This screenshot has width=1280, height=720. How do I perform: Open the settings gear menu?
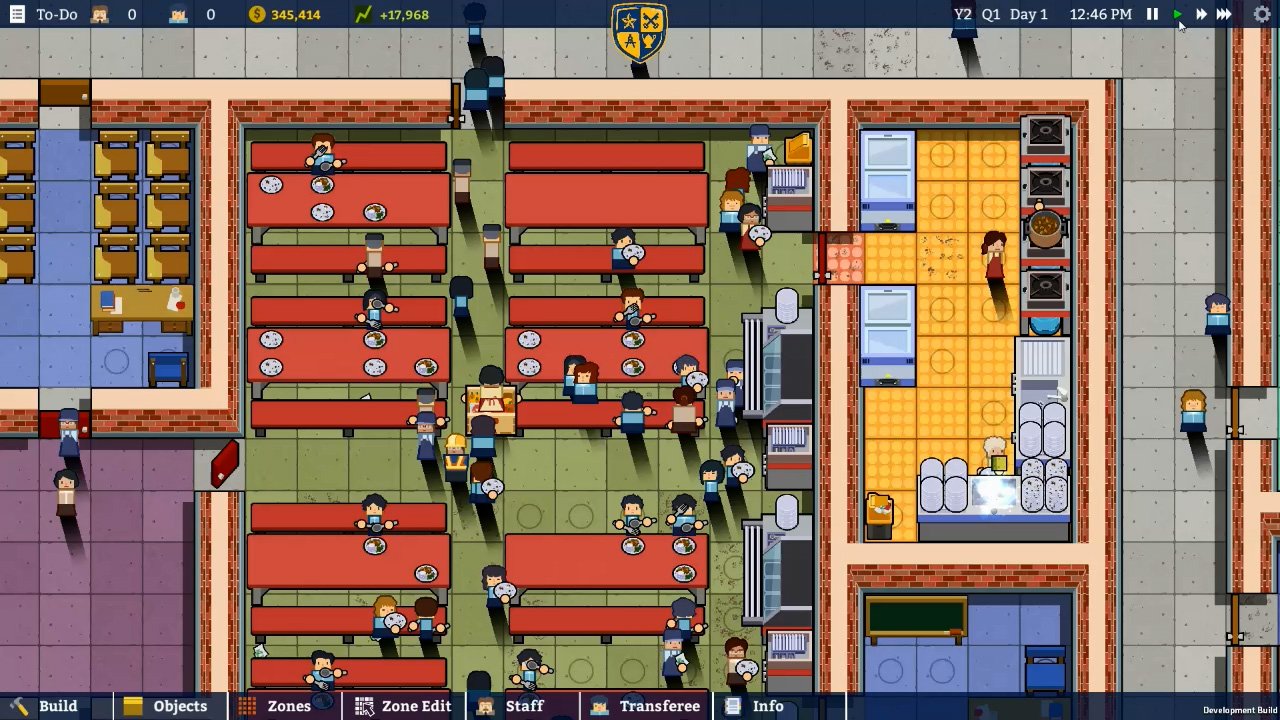pos(1261,14)
